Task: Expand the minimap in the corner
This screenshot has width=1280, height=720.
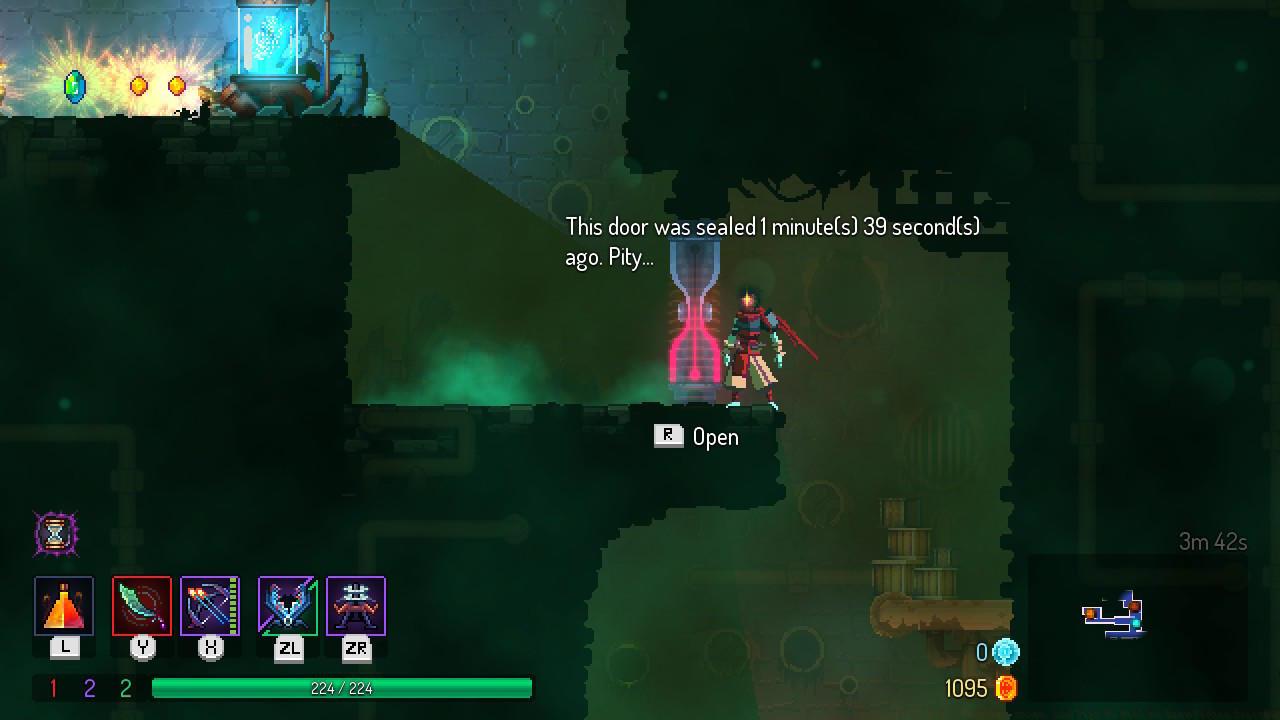Action: [x=1115, y=616]
